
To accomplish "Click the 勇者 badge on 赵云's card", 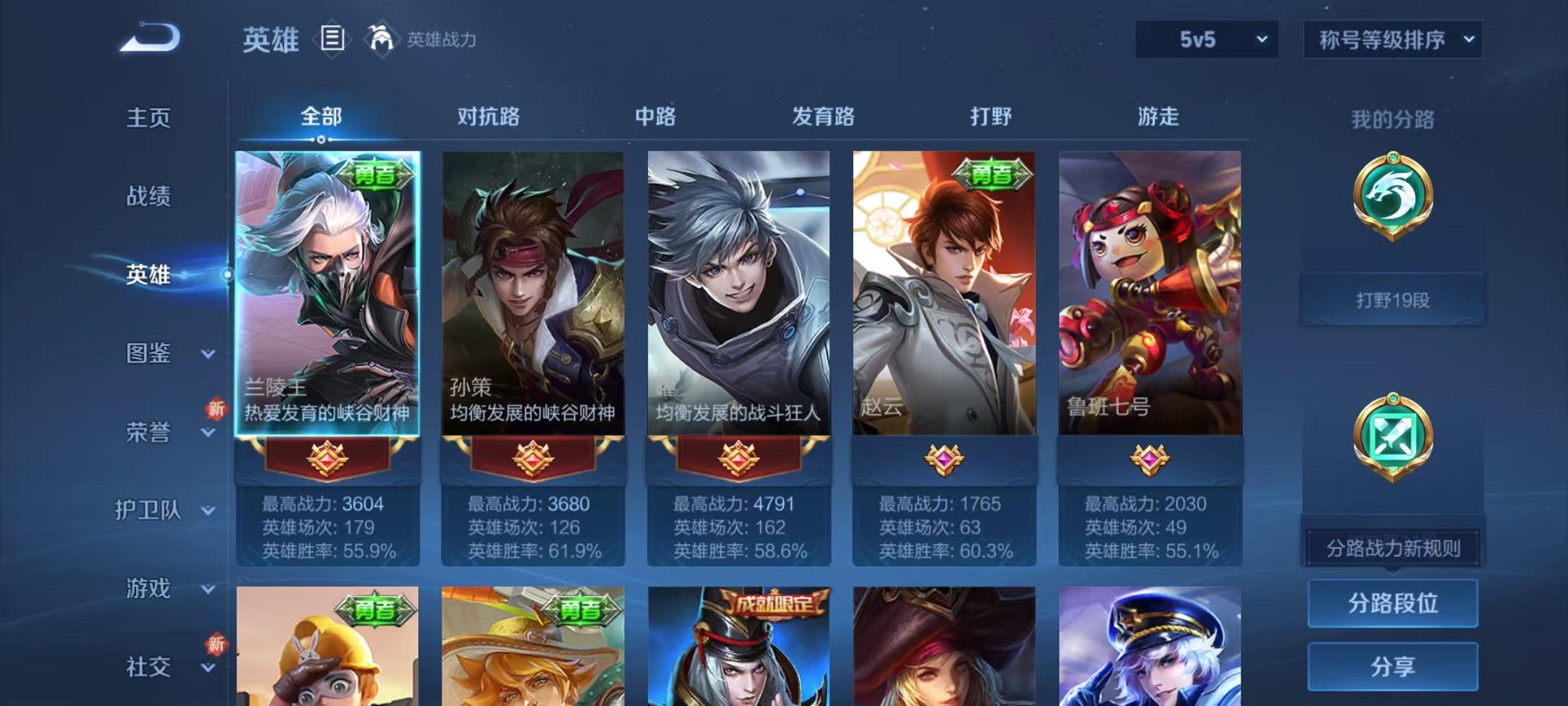I will click(x=994, y=175).
